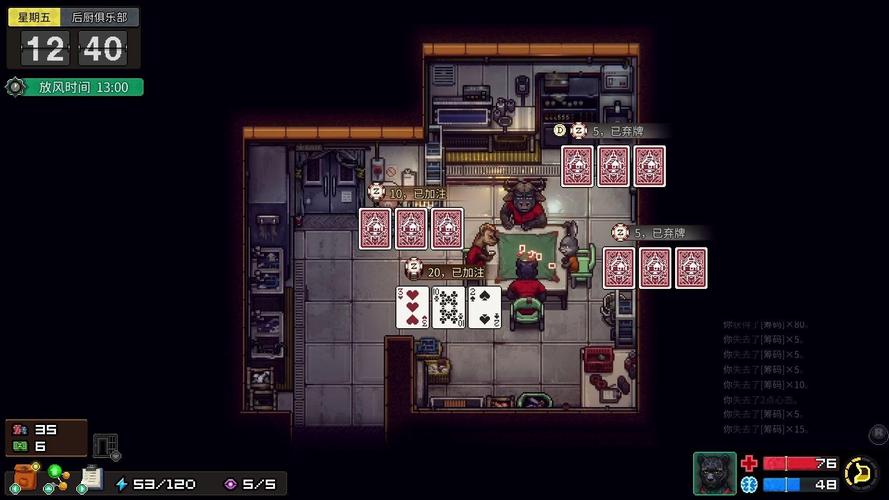Image resolution: width=889 pixels, height=500 pixels.
Task: Select the 3 of hearts card
Action: 412,307
